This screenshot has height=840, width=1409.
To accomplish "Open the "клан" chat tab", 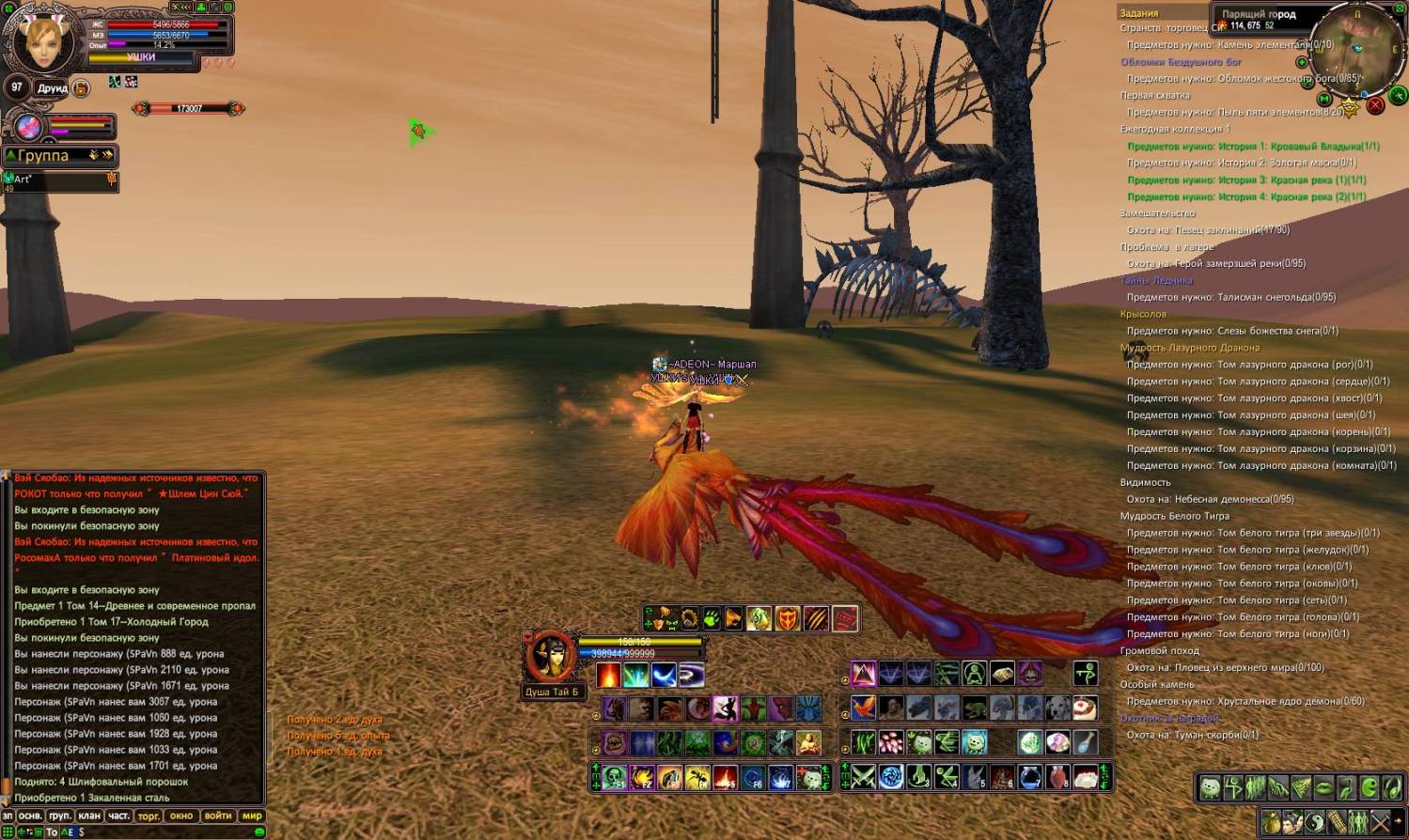I will (89, 816).
